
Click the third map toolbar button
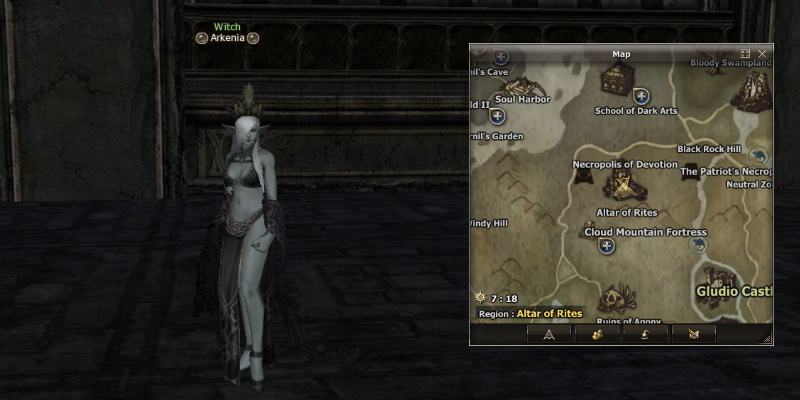click(x=646, y=335)
